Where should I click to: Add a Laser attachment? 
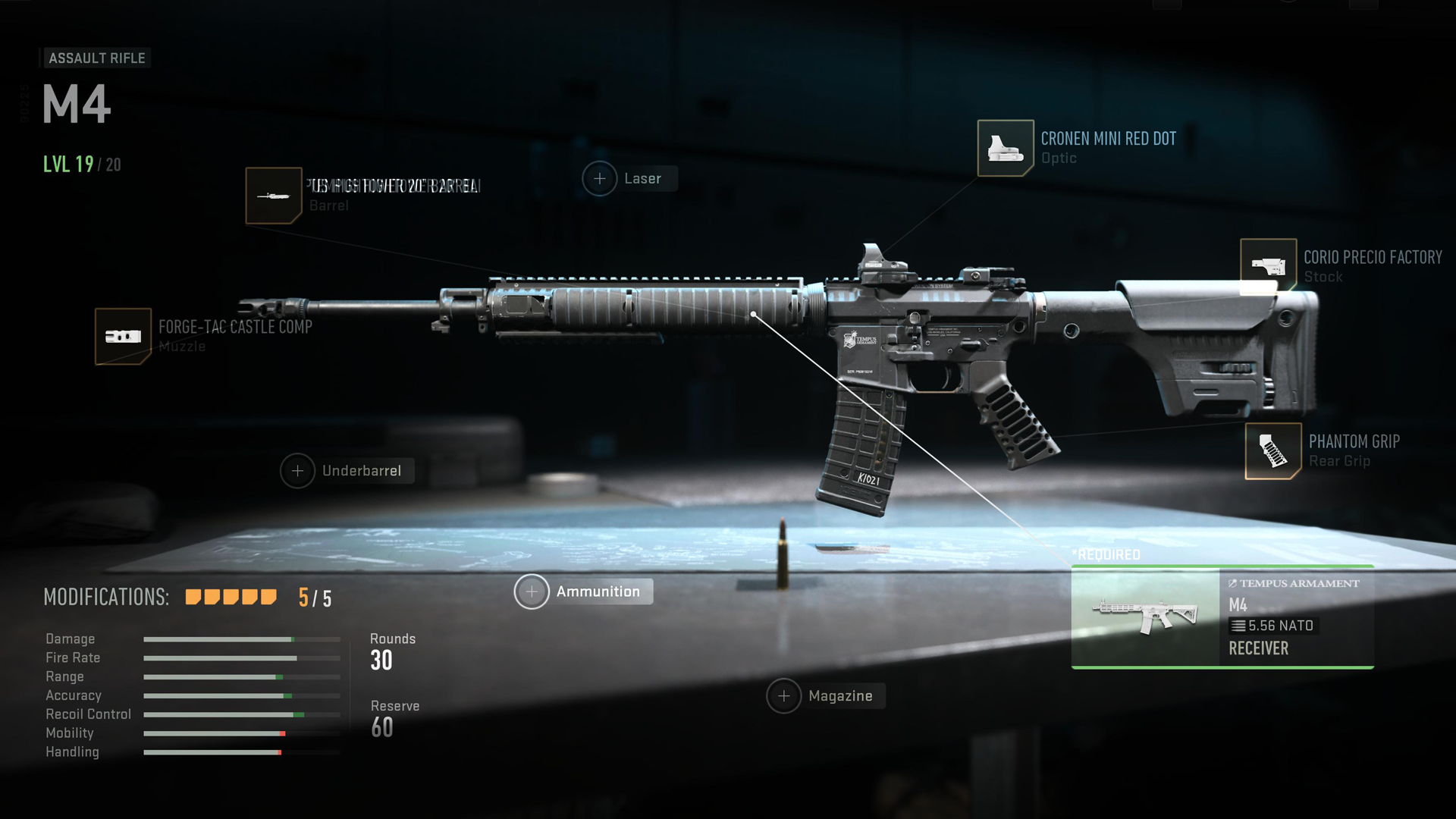click(600, 179)
